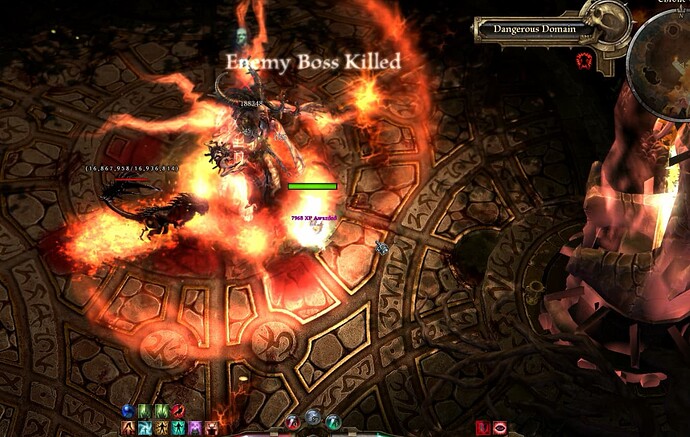
Task: Use the round red potion button
Action: pyautogui.click(x=294, y=421)
